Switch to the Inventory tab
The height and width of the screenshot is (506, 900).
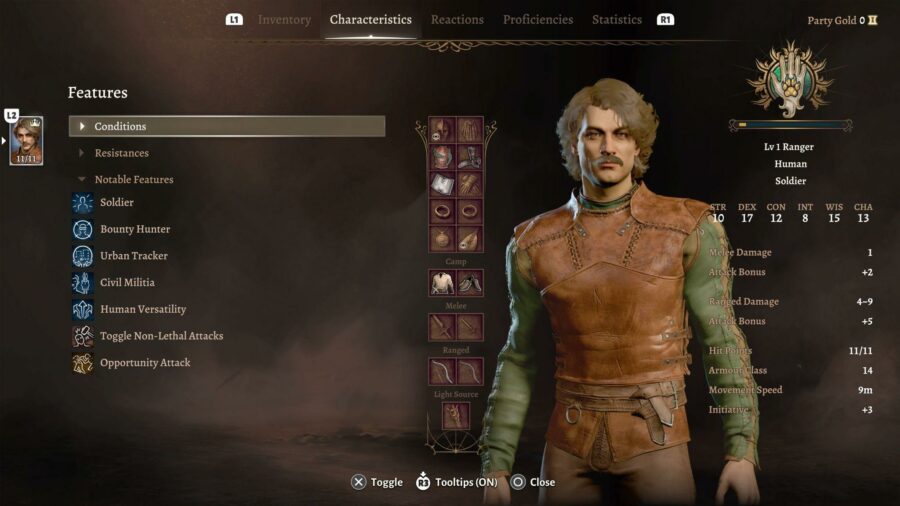[x=284, y=20]
